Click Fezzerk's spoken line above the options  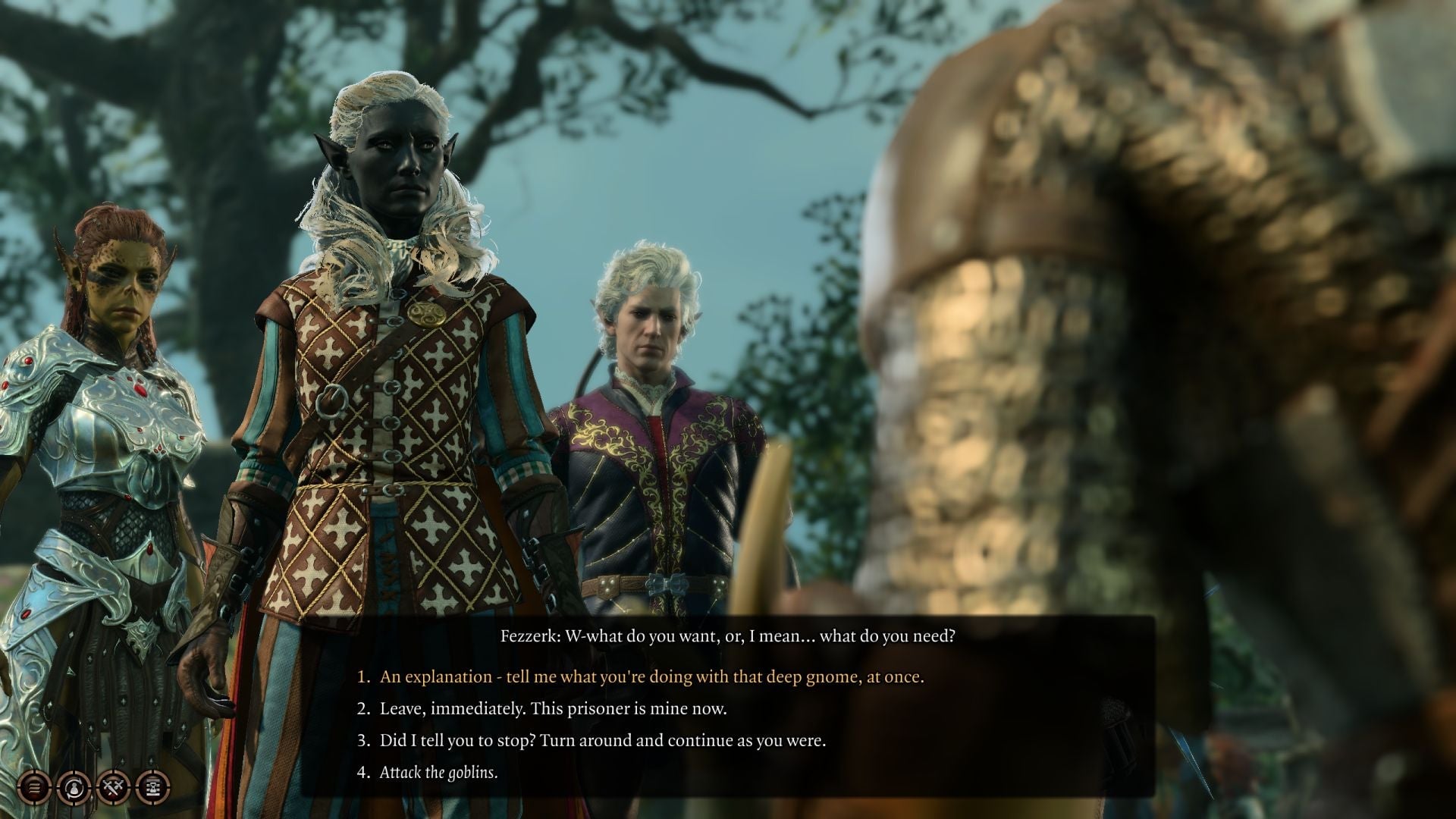(x=728, y=637)
